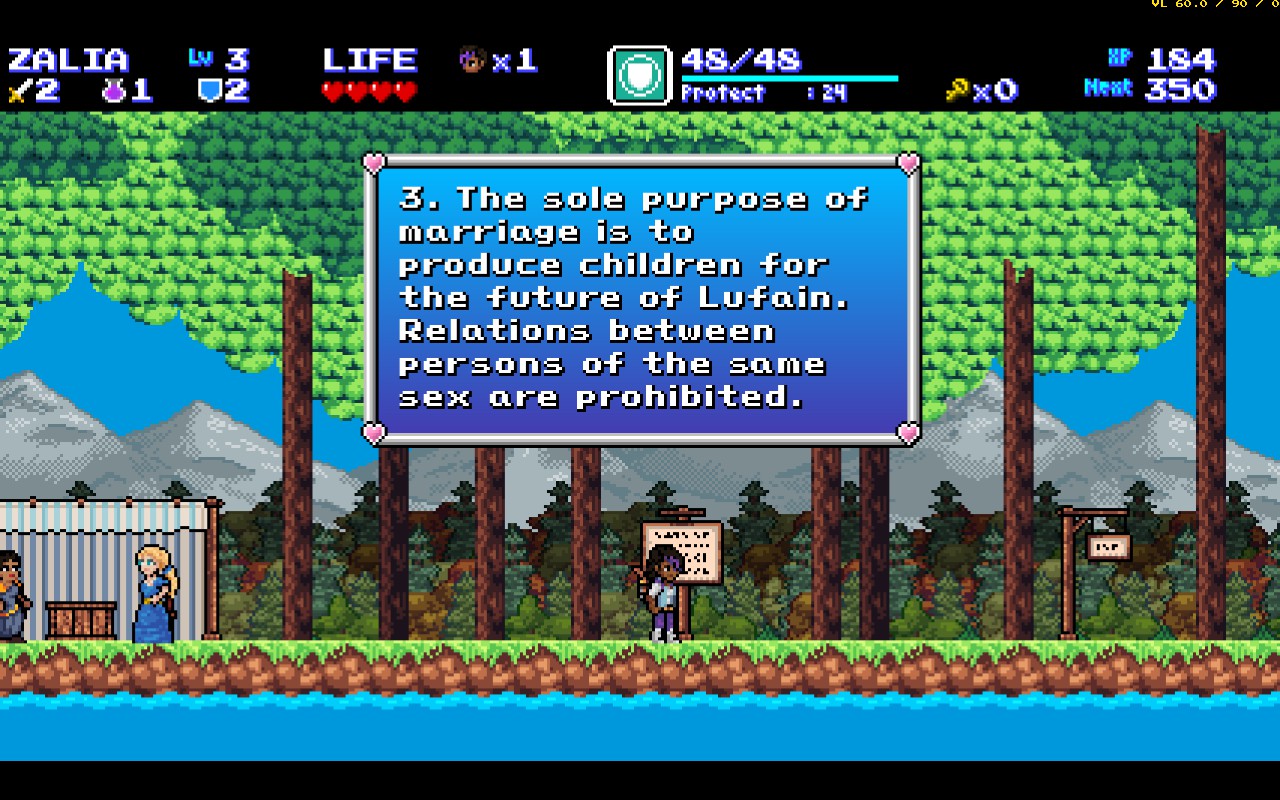Click Zalia's face lives icon
1280x800 pixels.
click(x=472, y=60)
